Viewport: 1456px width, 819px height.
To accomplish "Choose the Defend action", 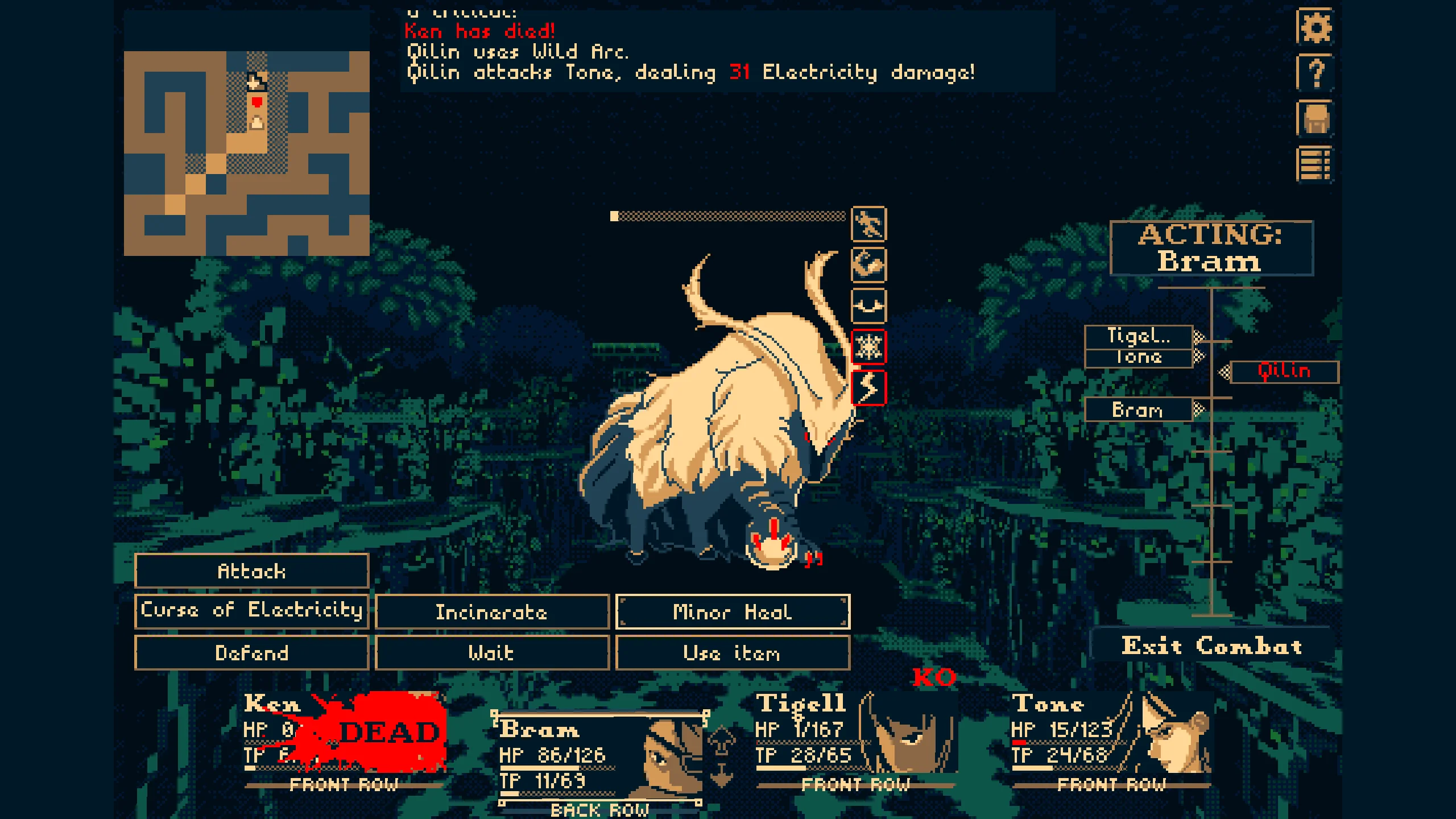I will [251, 652].
